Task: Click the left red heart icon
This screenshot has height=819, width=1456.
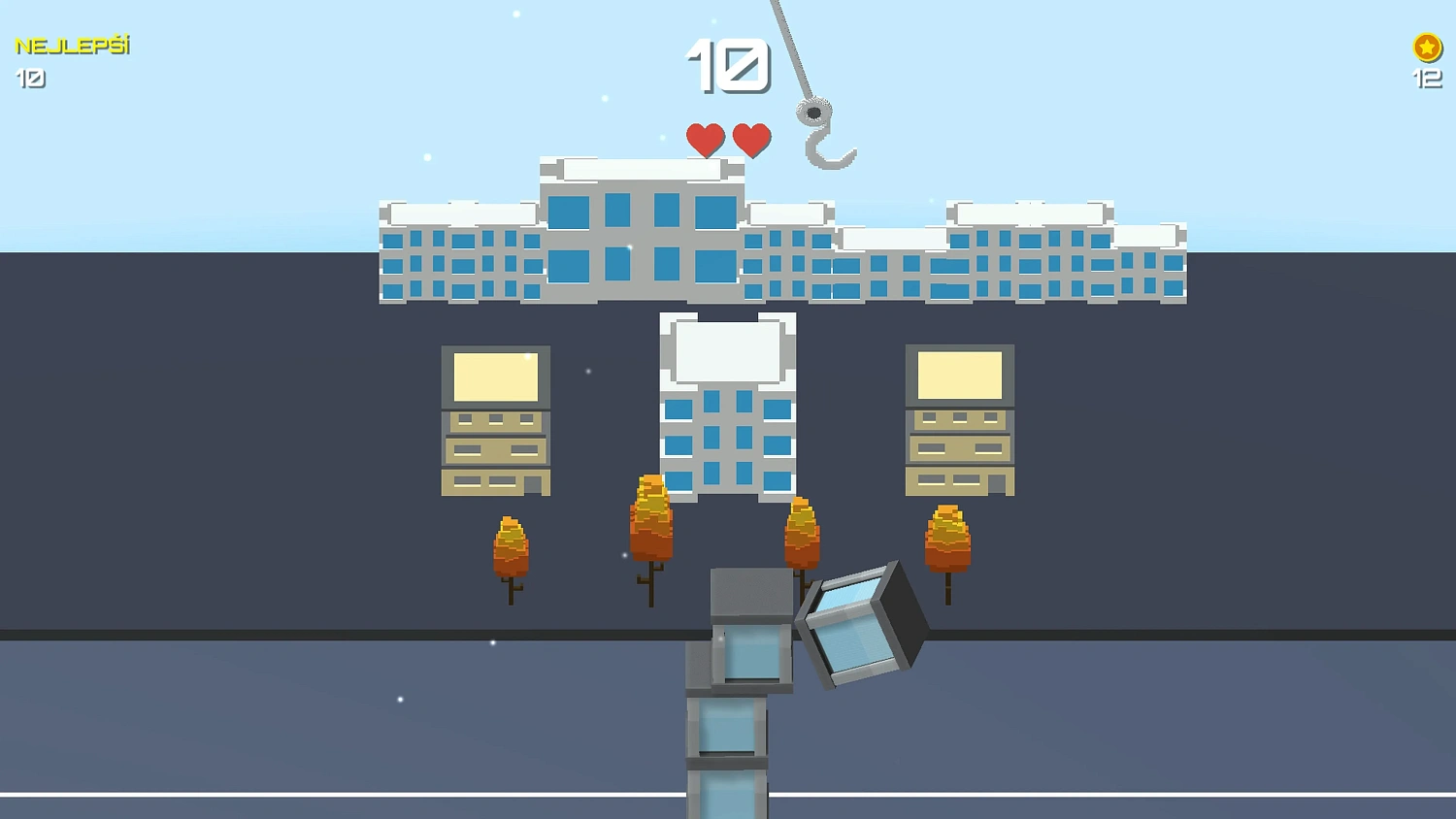Action: 704,139
